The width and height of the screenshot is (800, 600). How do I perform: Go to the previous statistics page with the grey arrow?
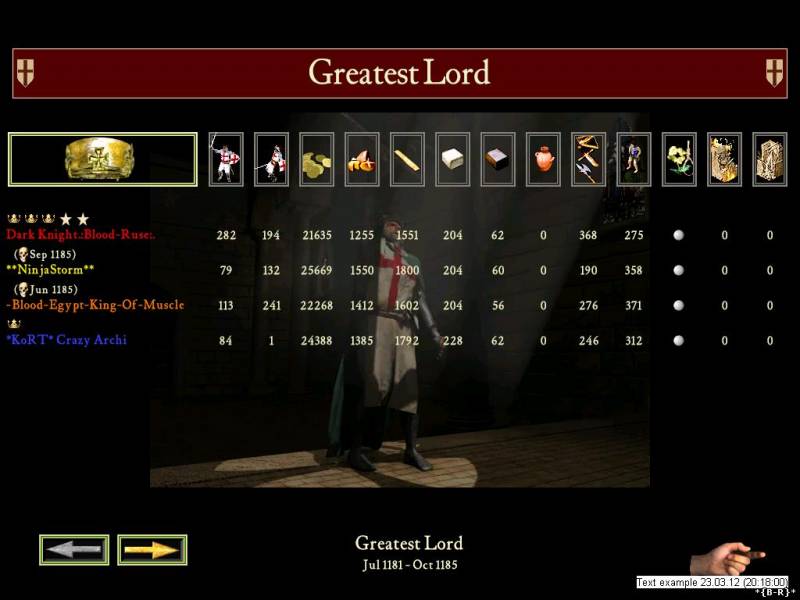[x=74, y=549]
